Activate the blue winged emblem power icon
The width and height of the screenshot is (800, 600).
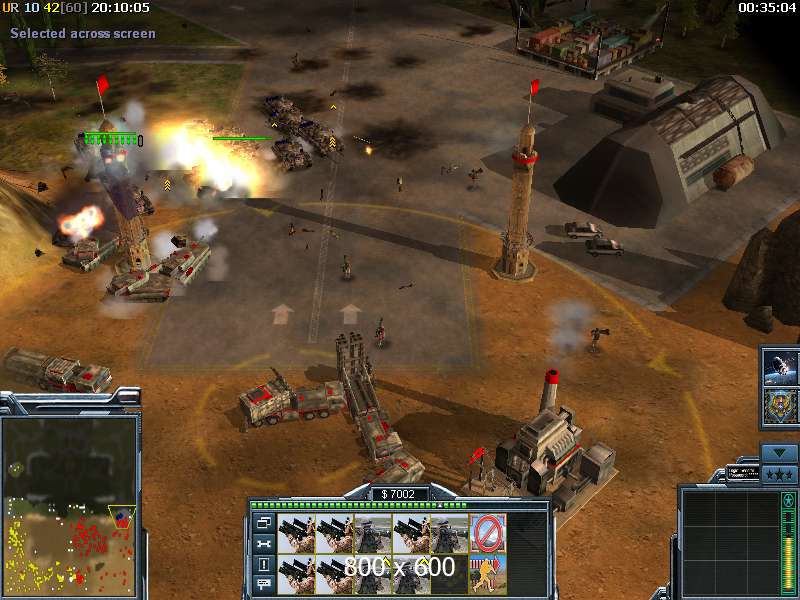(x=780, y=407)
